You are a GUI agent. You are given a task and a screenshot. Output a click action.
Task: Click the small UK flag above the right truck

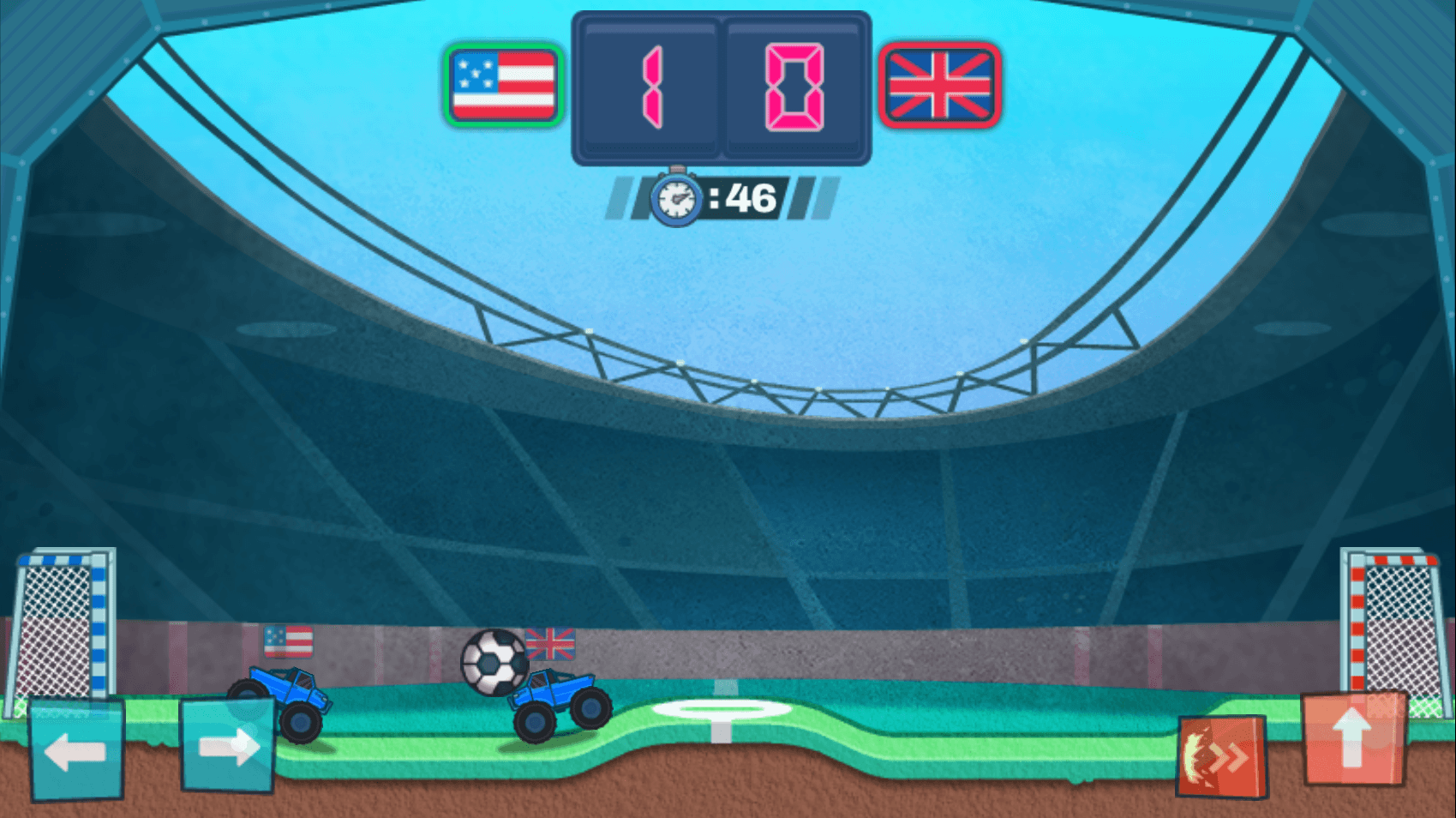[549, 643]
